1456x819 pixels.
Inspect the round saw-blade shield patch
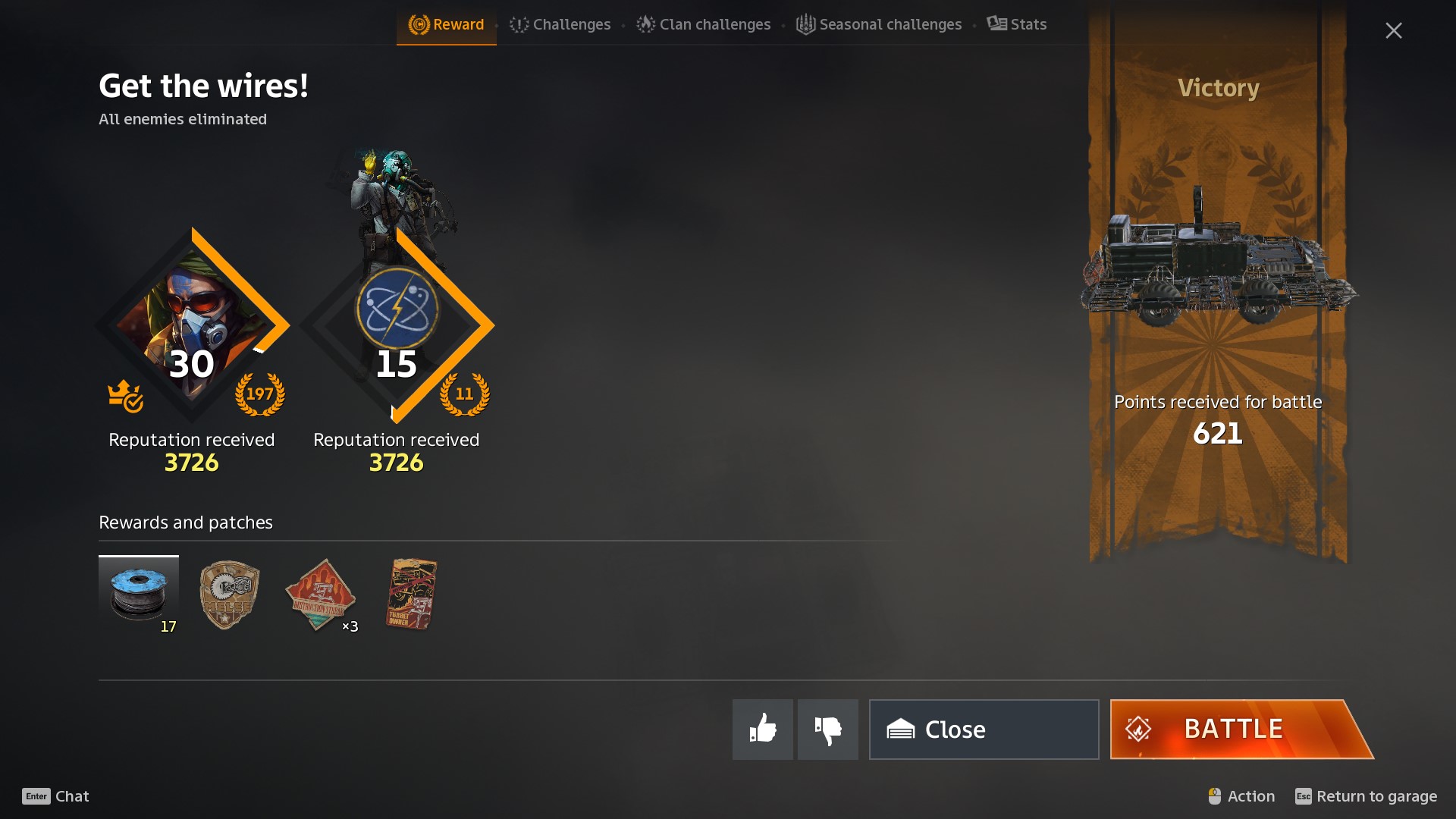pyautogui.click(x=229, y=595)
